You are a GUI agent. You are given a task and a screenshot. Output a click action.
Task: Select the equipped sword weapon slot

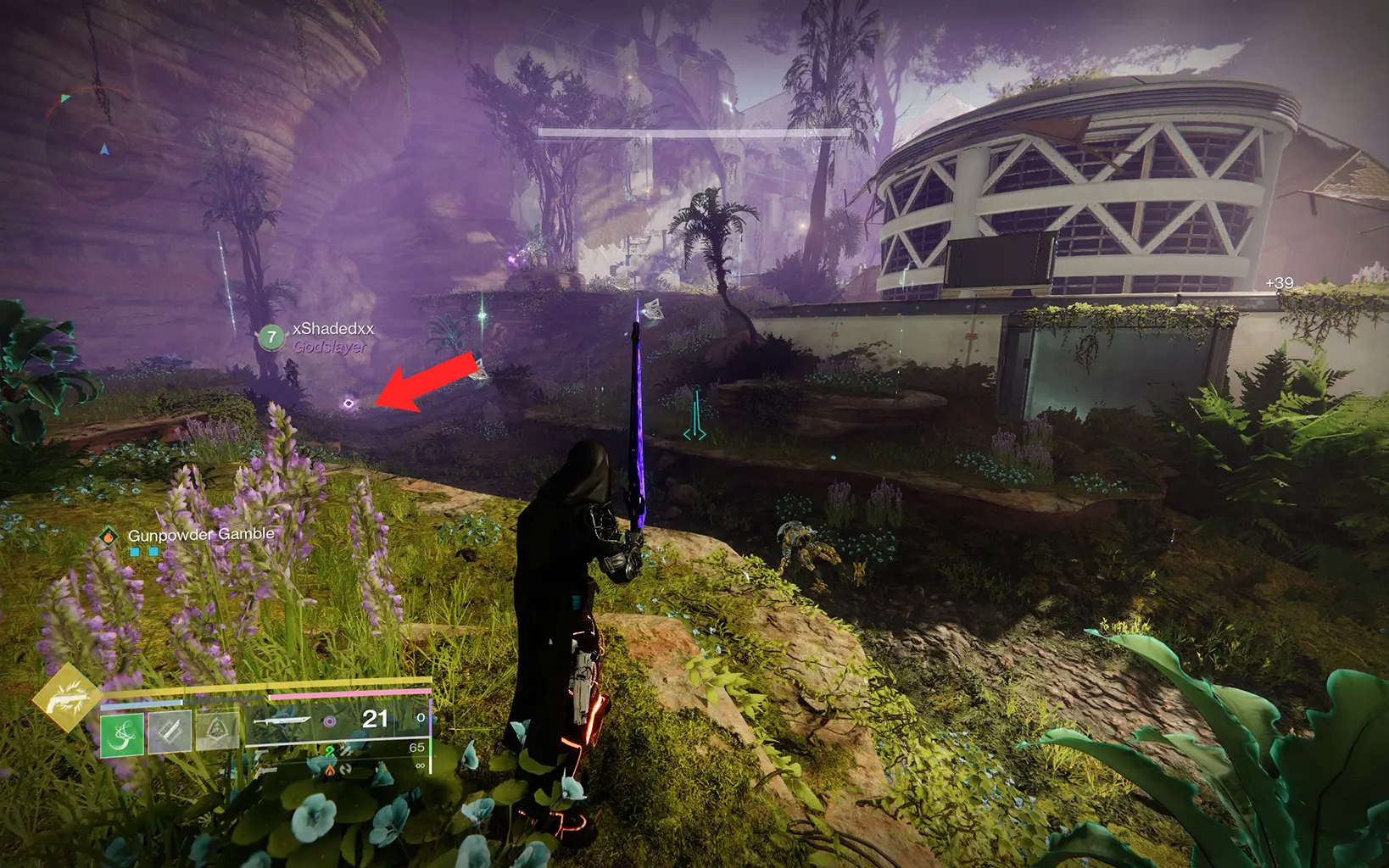[282, 721]
